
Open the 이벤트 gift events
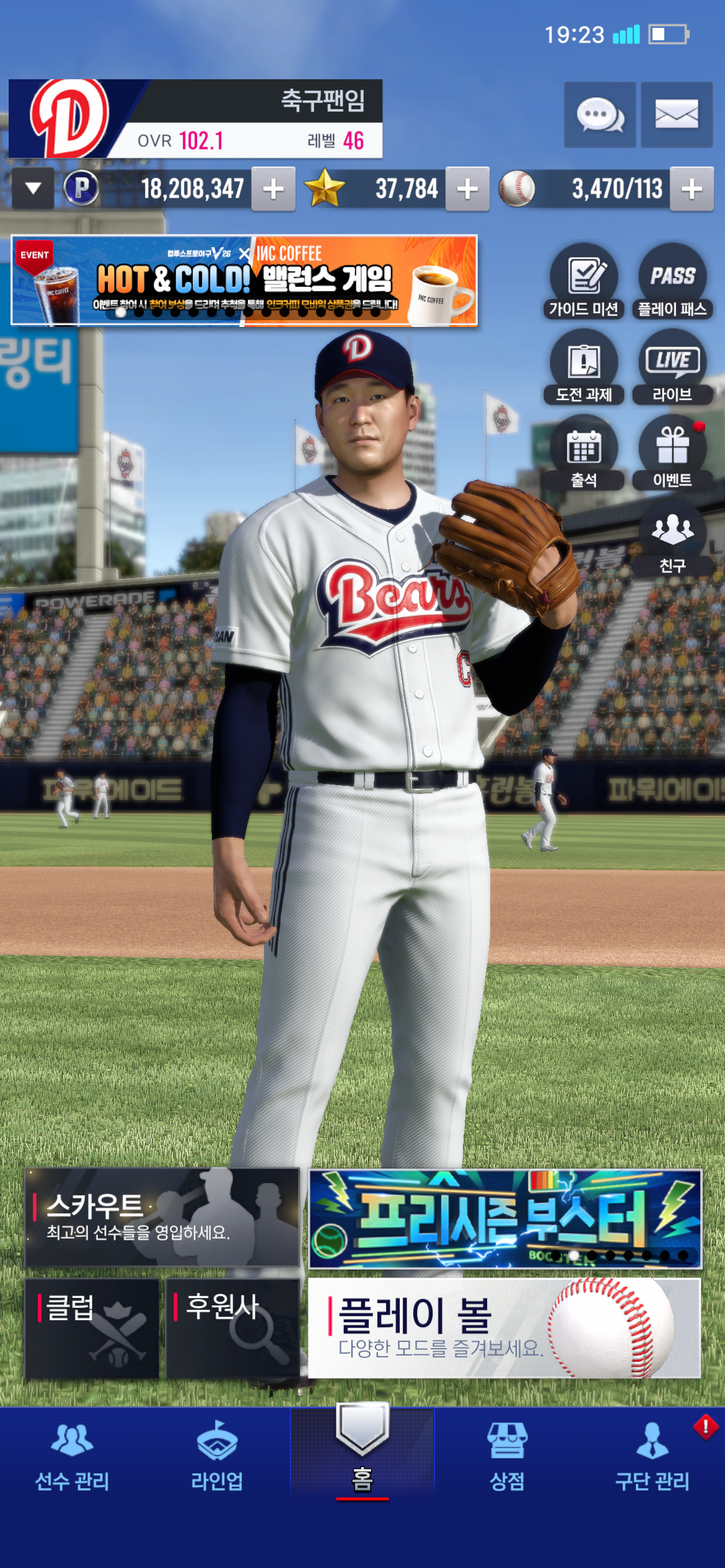pos(672,453)
